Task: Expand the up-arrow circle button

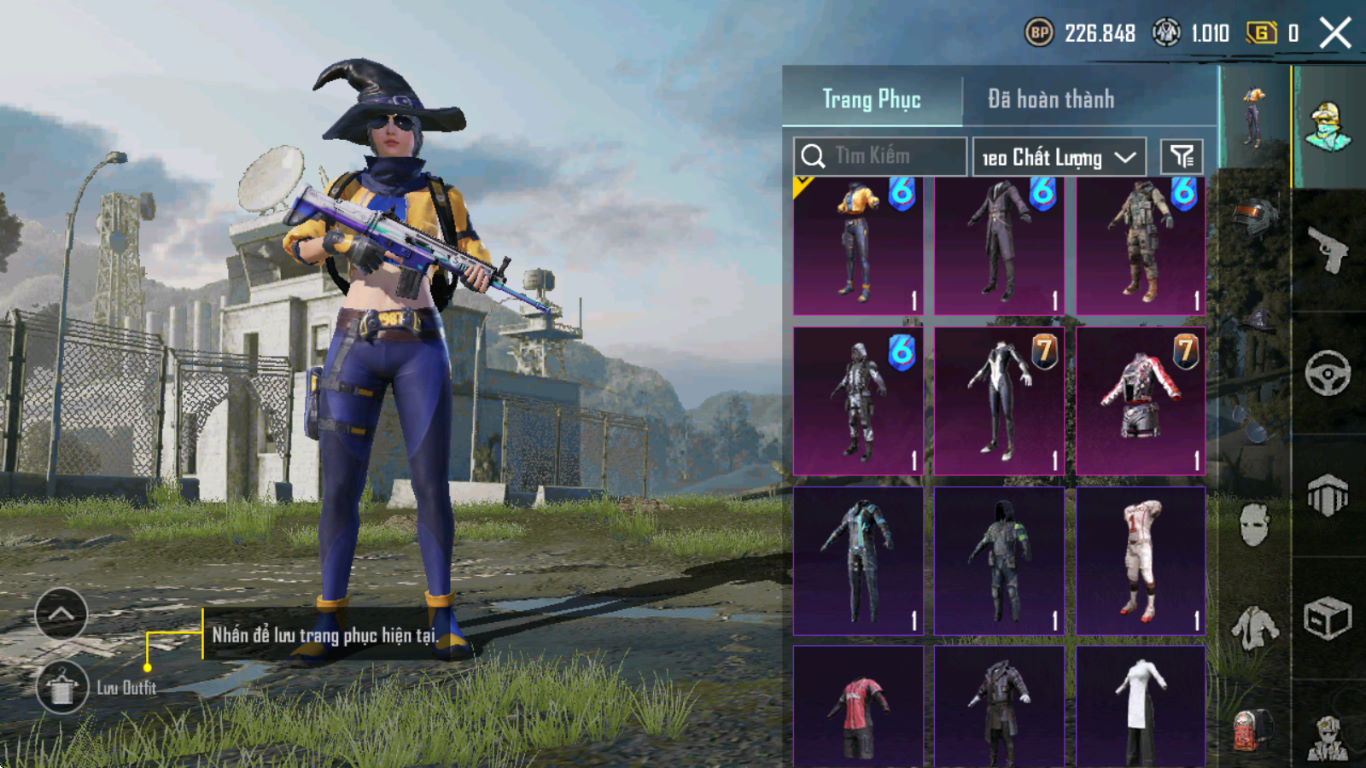Action: point(61,614)
